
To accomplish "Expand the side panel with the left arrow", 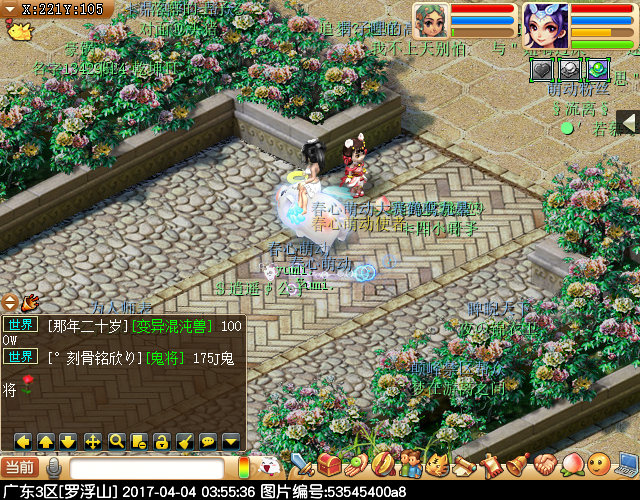I will (x=628, y=122).
